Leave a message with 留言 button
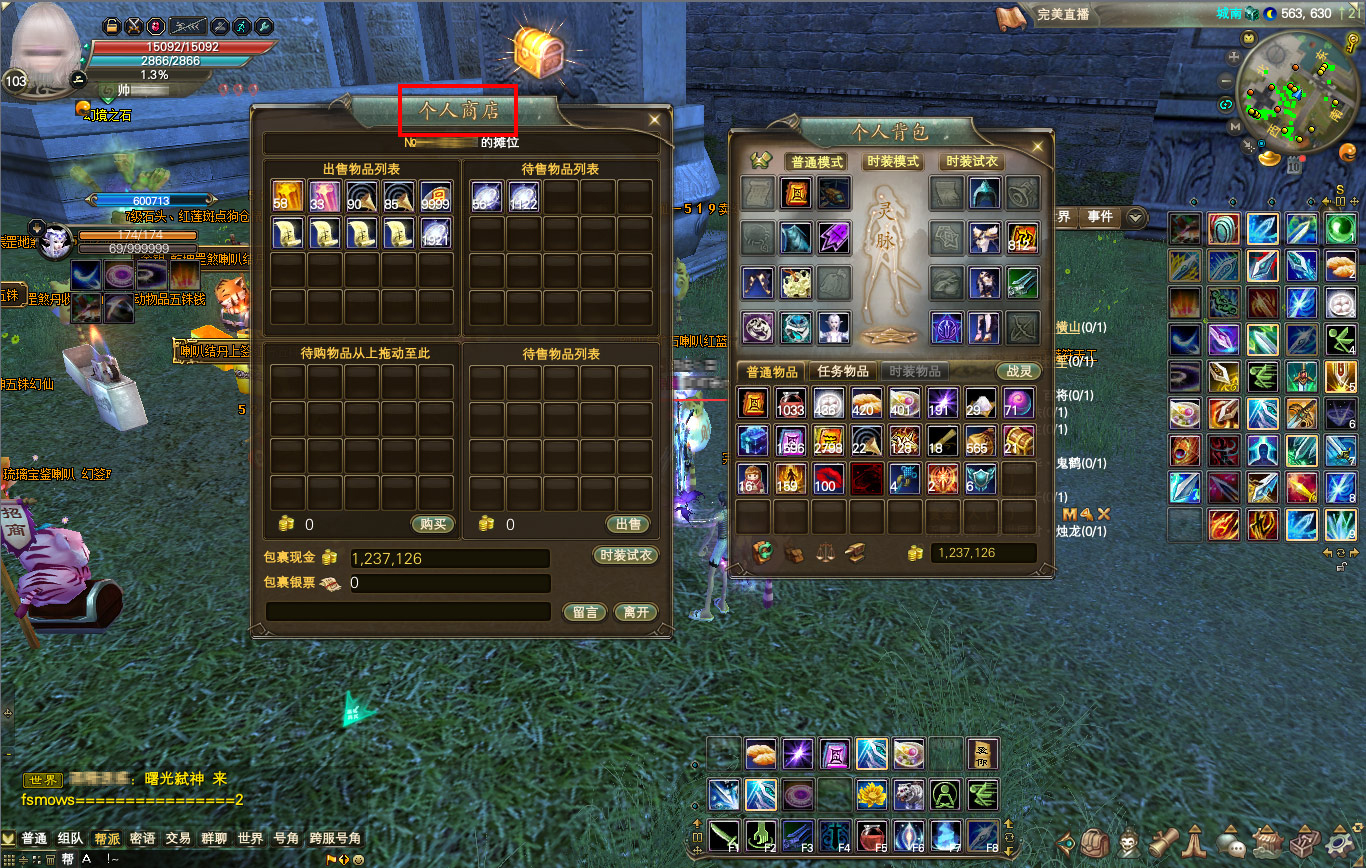 click(x=585, y=612)
